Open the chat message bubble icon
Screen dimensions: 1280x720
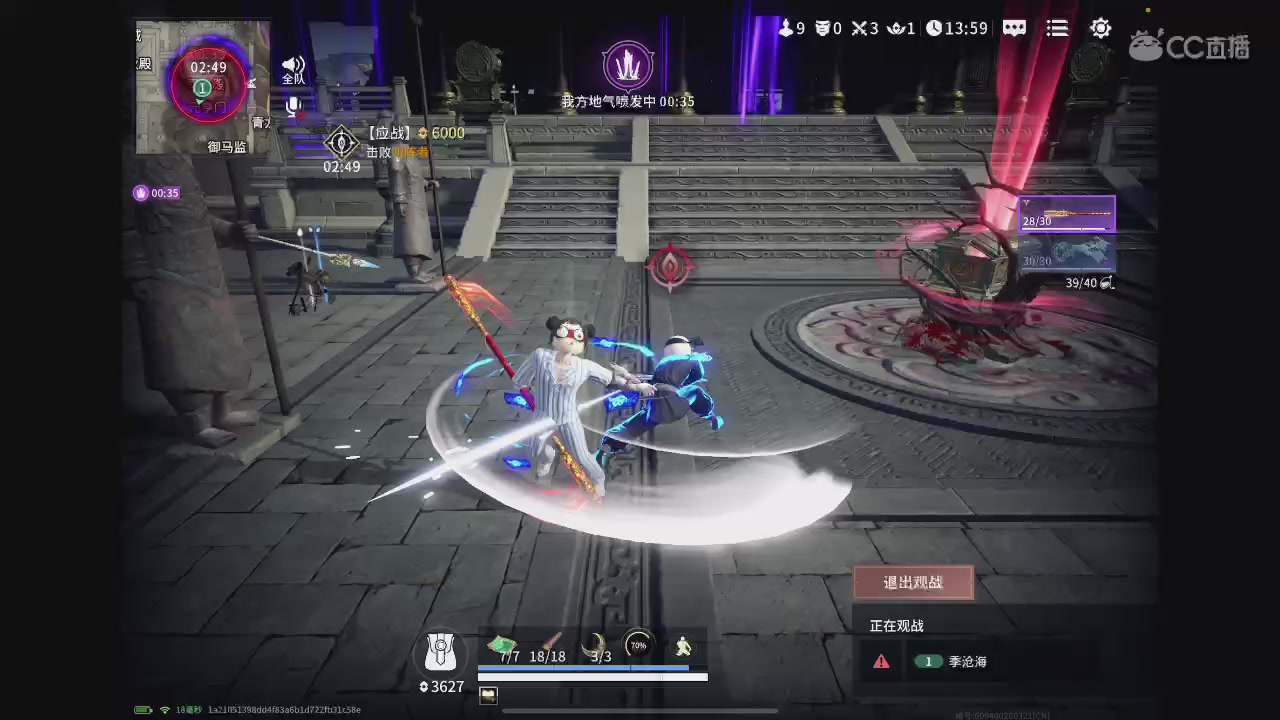pos(1014,28)
